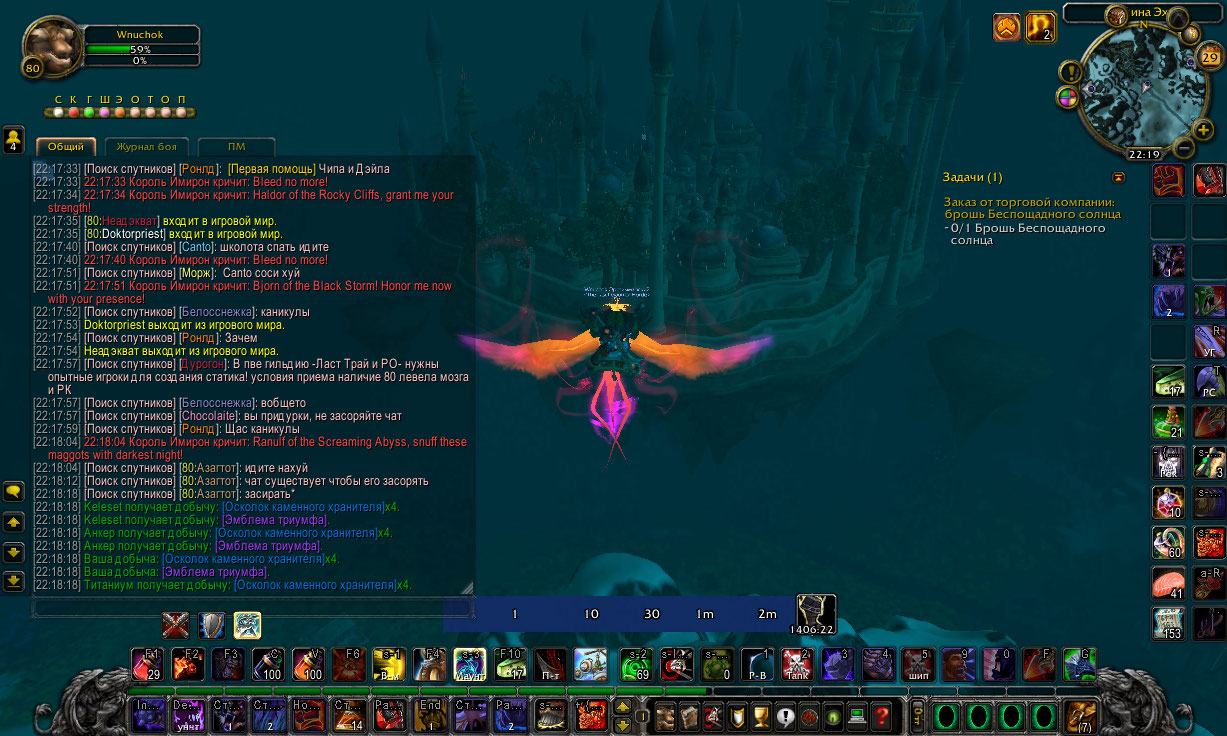The height and width of the screenshot is (736, 1227).
Task: Click the chat input field
Action: [x=250, y=607]
